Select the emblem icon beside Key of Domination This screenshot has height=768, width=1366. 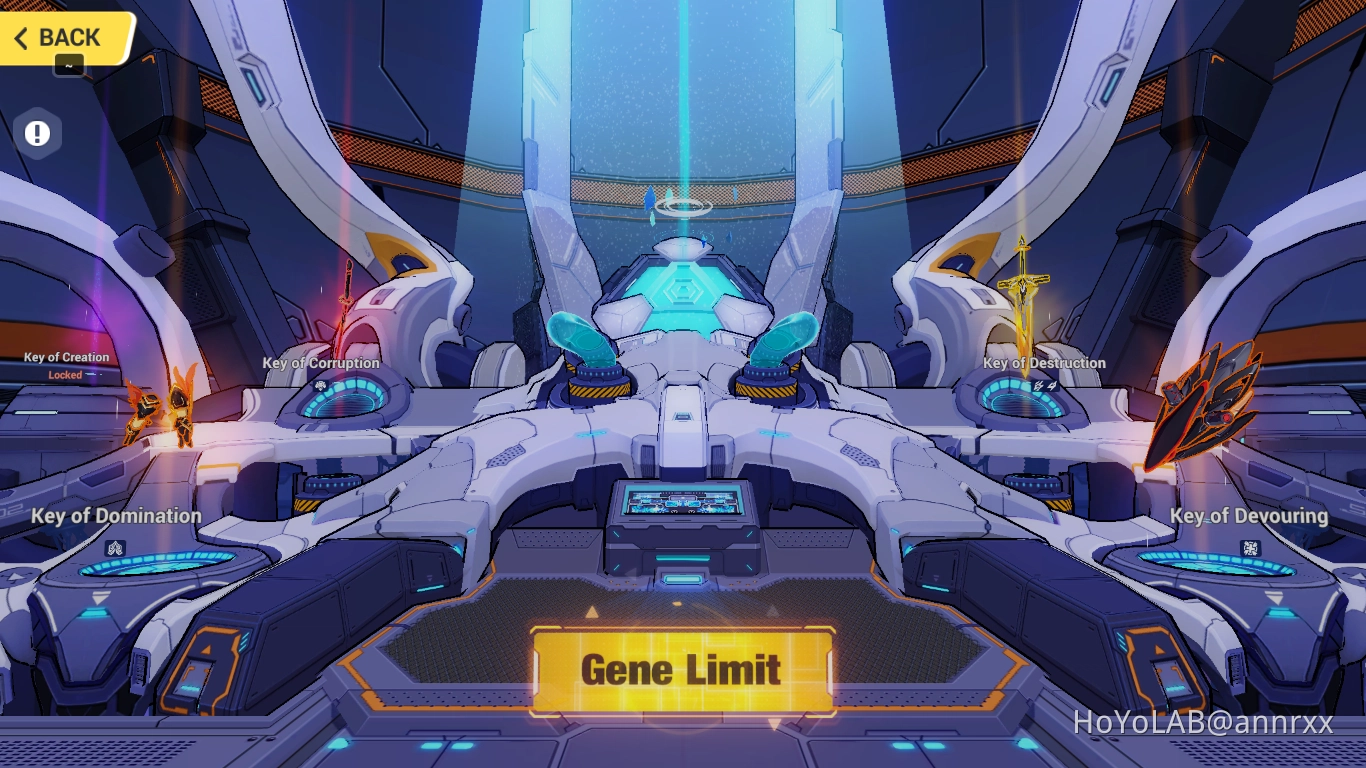pyautogui.click(x=116, y=548)
